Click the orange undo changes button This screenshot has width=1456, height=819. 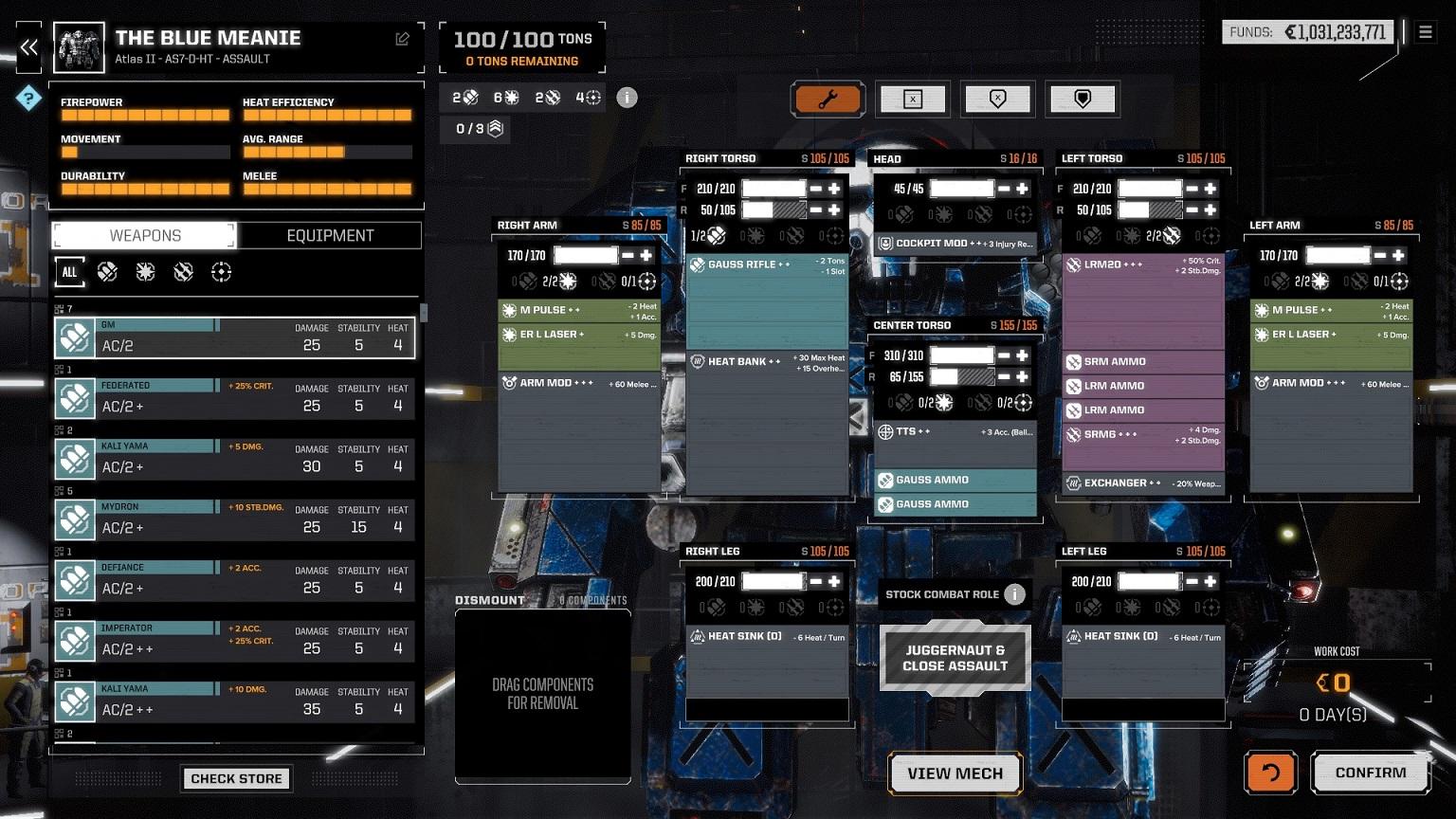tap(1270, 773)
